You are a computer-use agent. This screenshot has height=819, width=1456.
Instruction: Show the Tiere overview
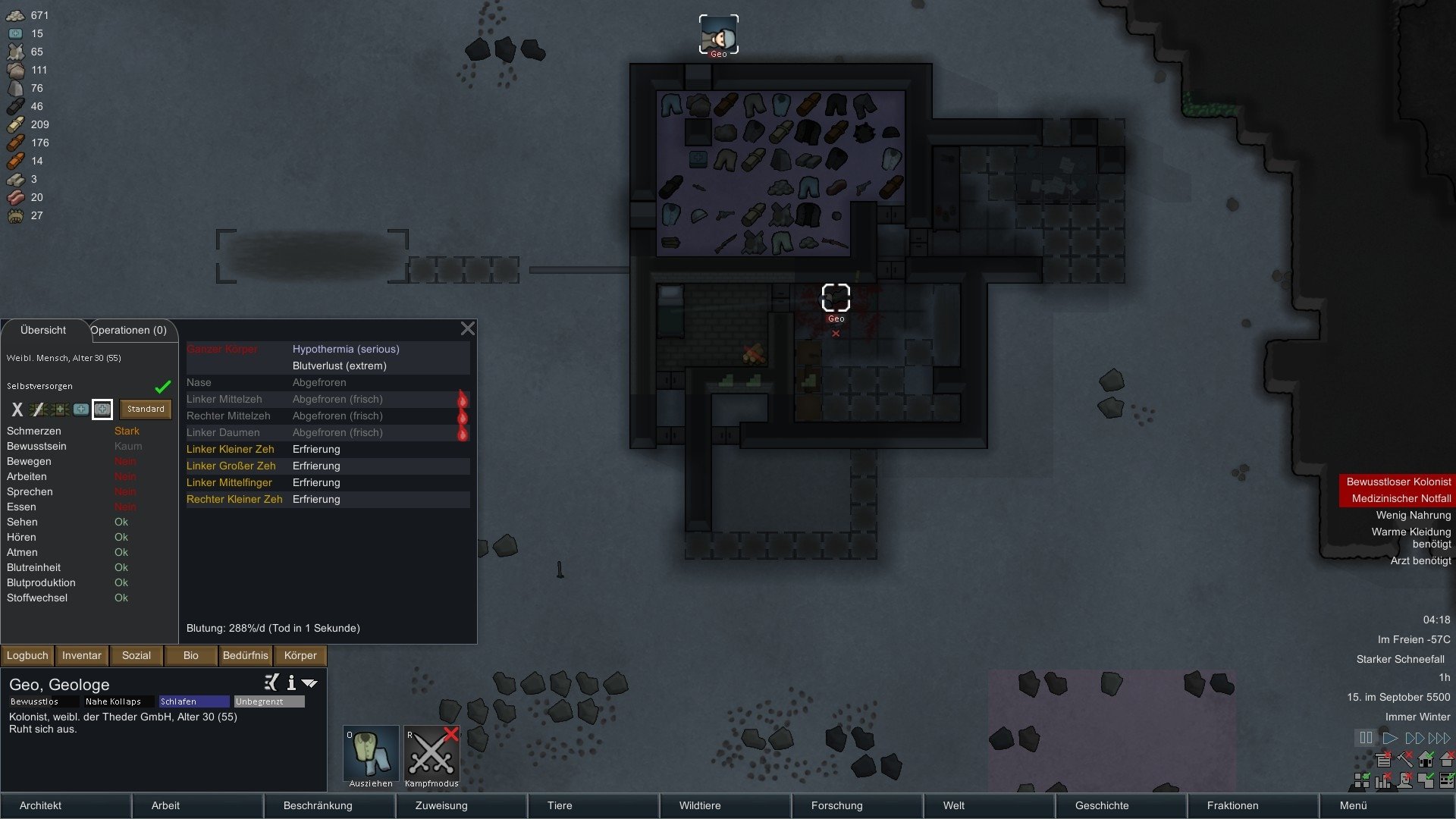click(x=560, y=805)
